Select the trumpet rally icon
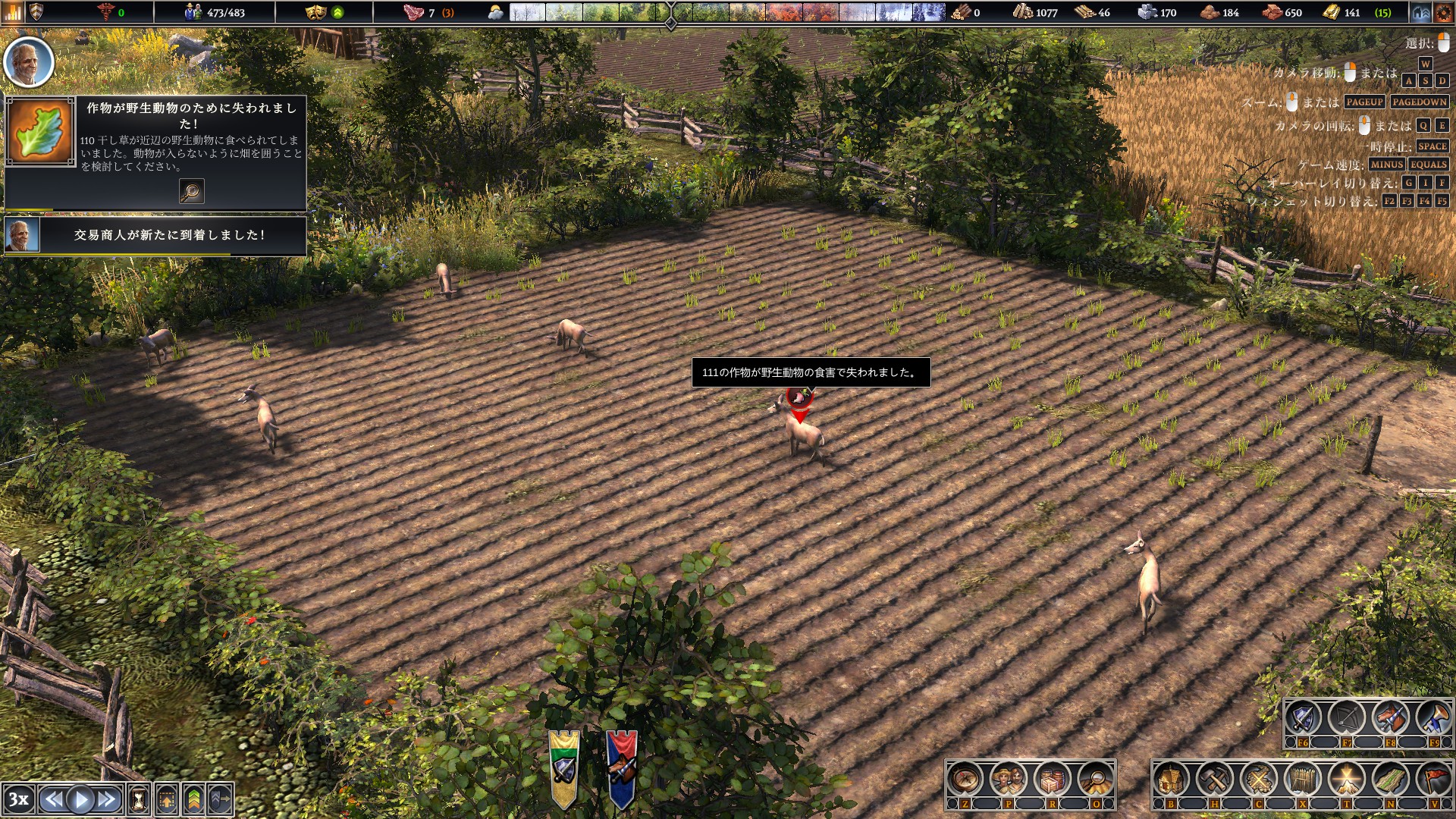This screenshot has width=1456, height=819. pos(1434,718)
